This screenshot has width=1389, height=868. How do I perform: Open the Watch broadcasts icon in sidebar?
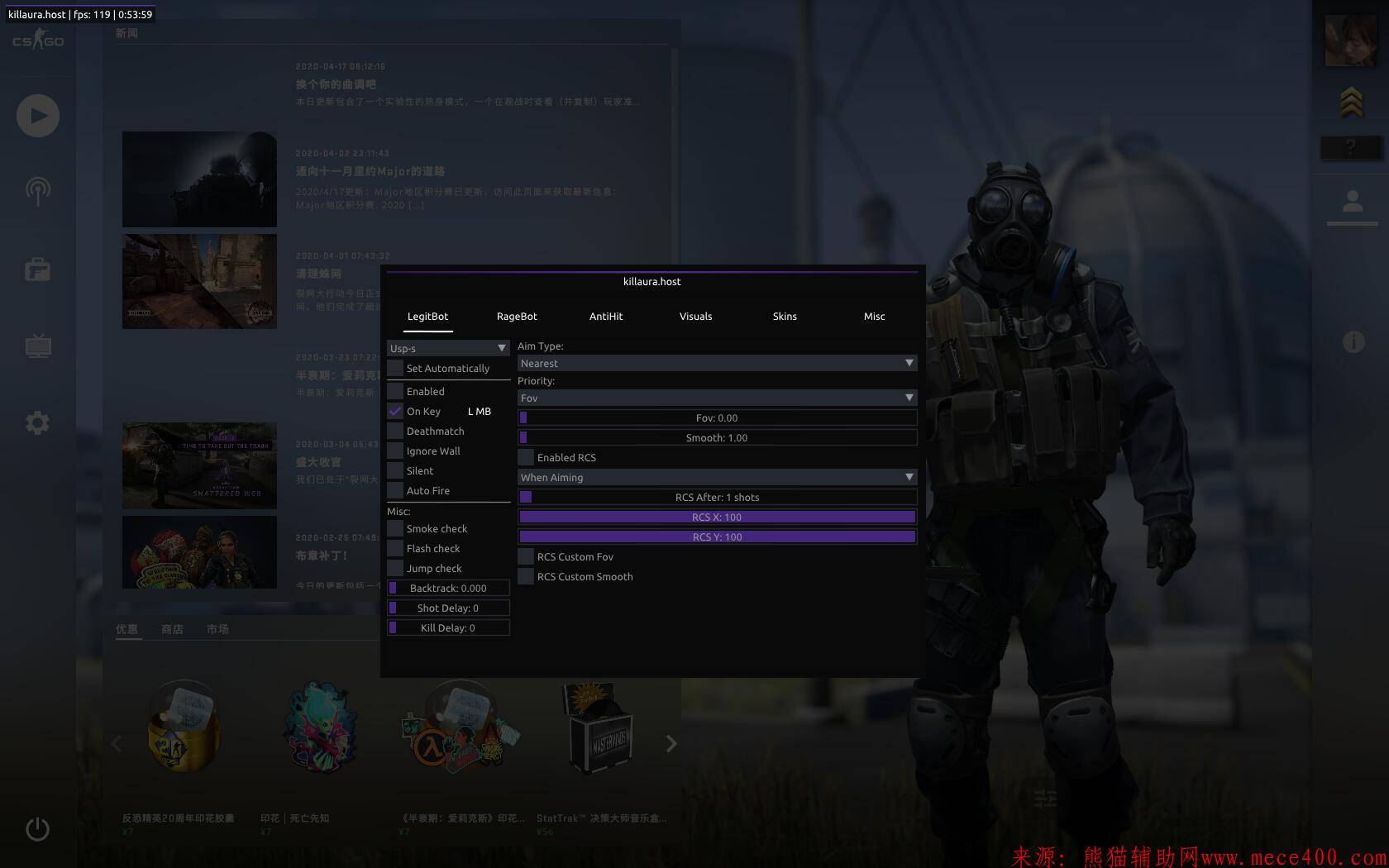click(x=36, y=191)
